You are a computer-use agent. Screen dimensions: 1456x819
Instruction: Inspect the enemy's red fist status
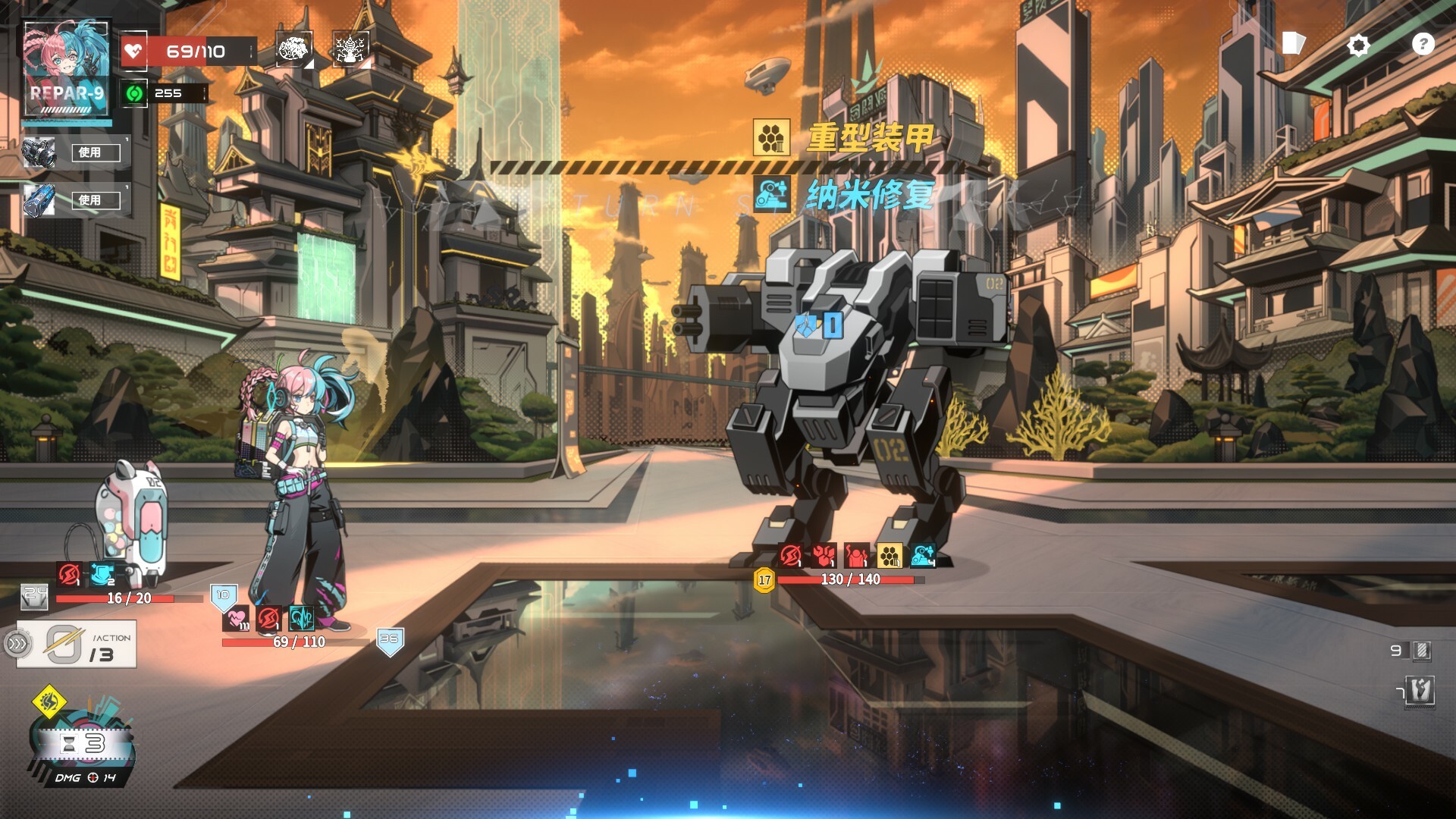(824, 556)
